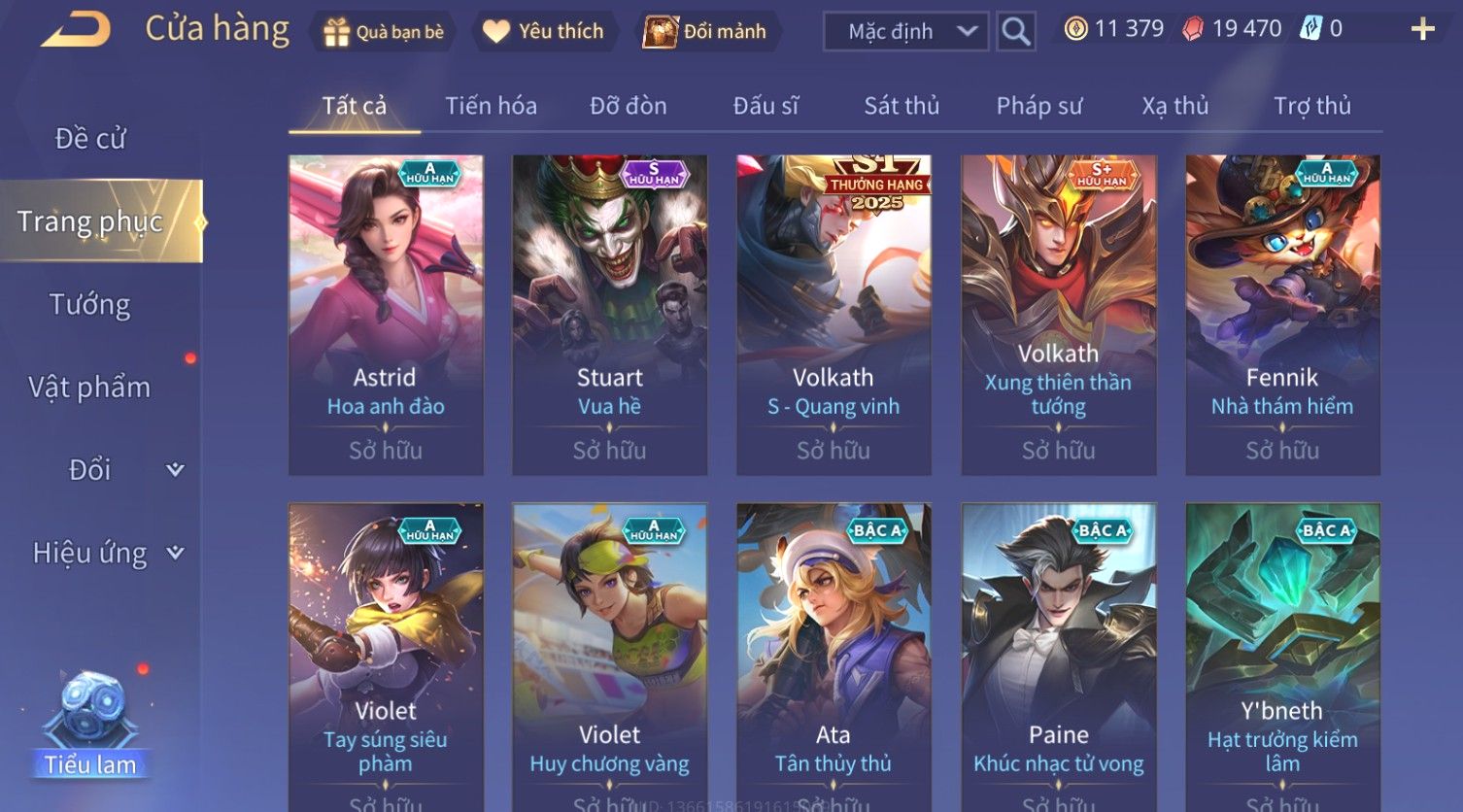Expand the Hiệu ứng menu section
1463x812 pixels.
pyautogui.click(x=107, y=553)
